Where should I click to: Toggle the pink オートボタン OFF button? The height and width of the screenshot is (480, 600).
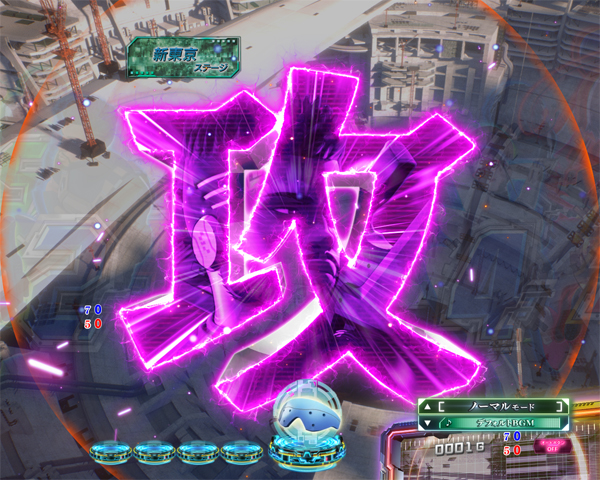point(548,445)
